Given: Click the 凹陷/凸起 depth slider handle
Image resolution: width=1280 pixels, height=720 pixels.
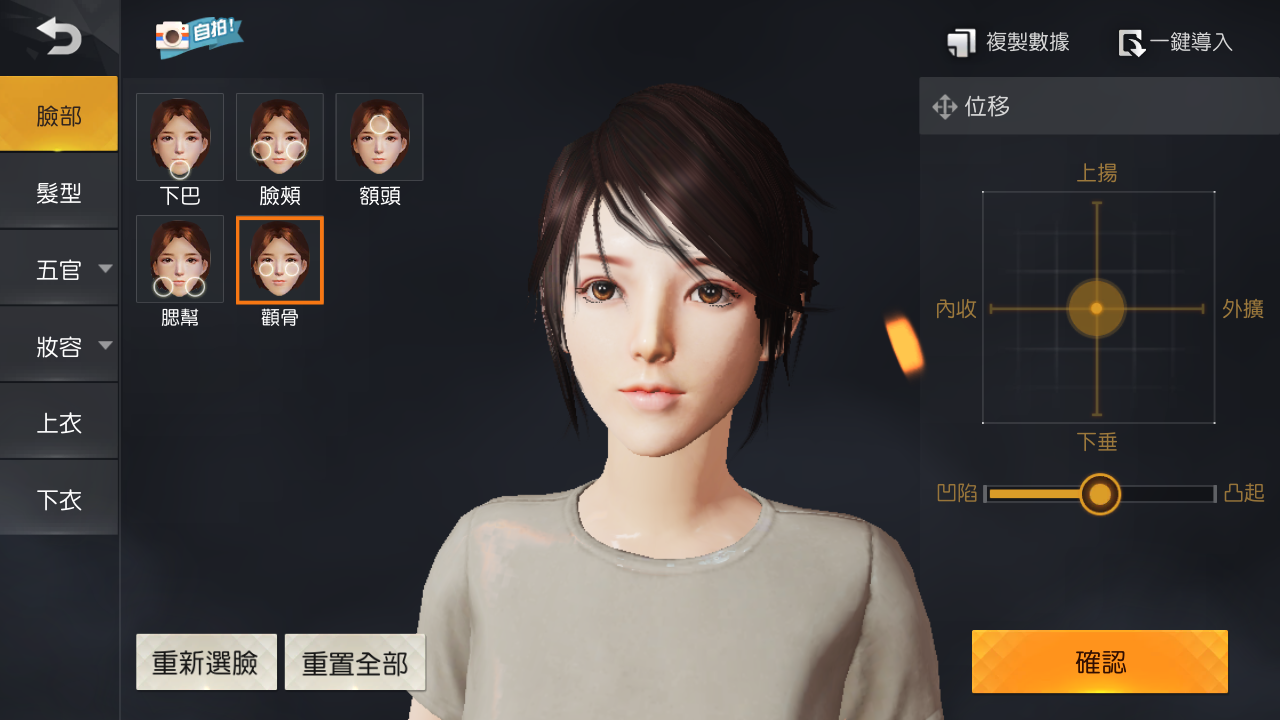Looking at the screenshot, I should (1100, 494).
